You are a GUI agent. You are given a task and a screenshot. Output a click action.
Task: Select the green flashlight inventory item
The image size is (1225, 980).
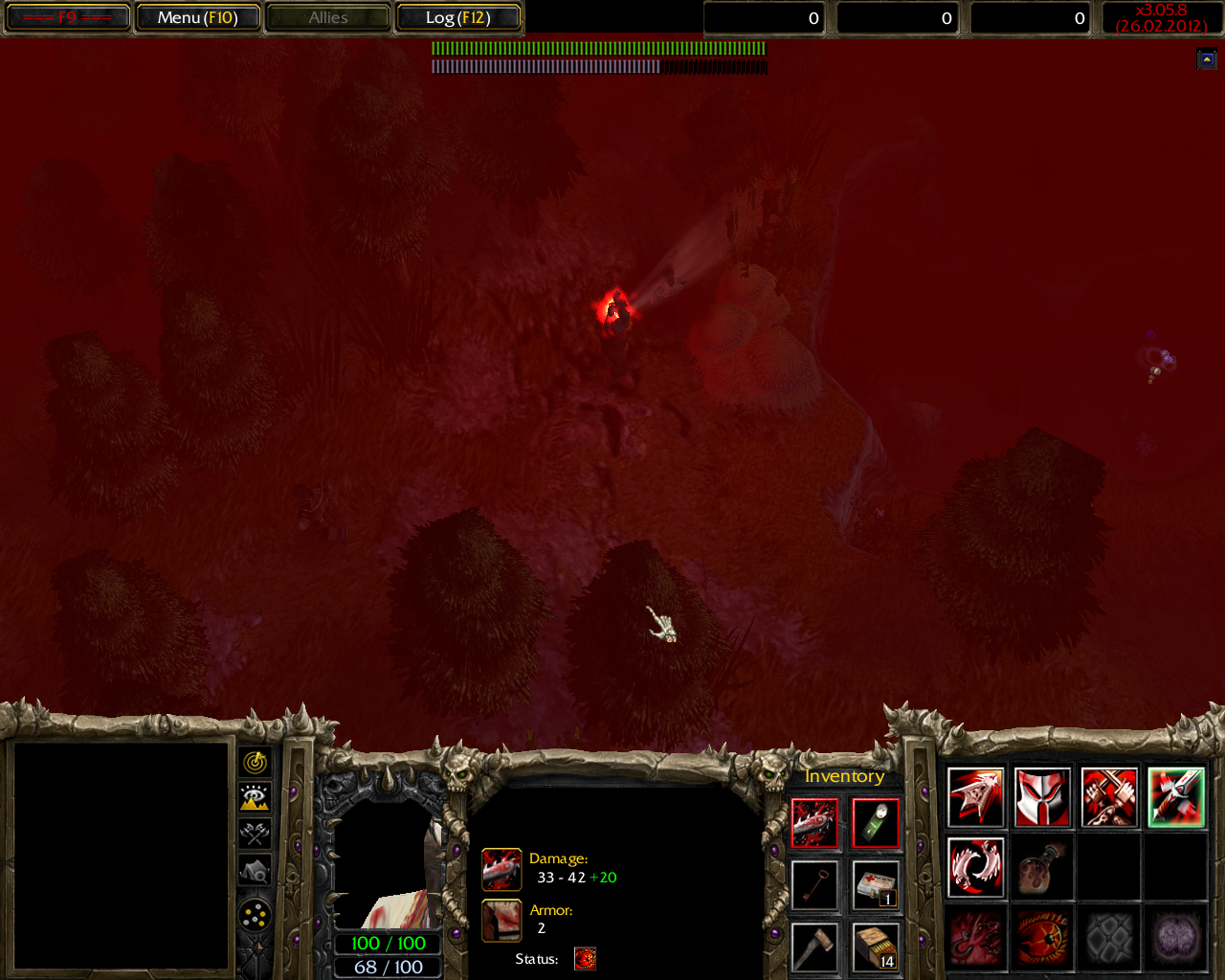(x=876, y=823)
